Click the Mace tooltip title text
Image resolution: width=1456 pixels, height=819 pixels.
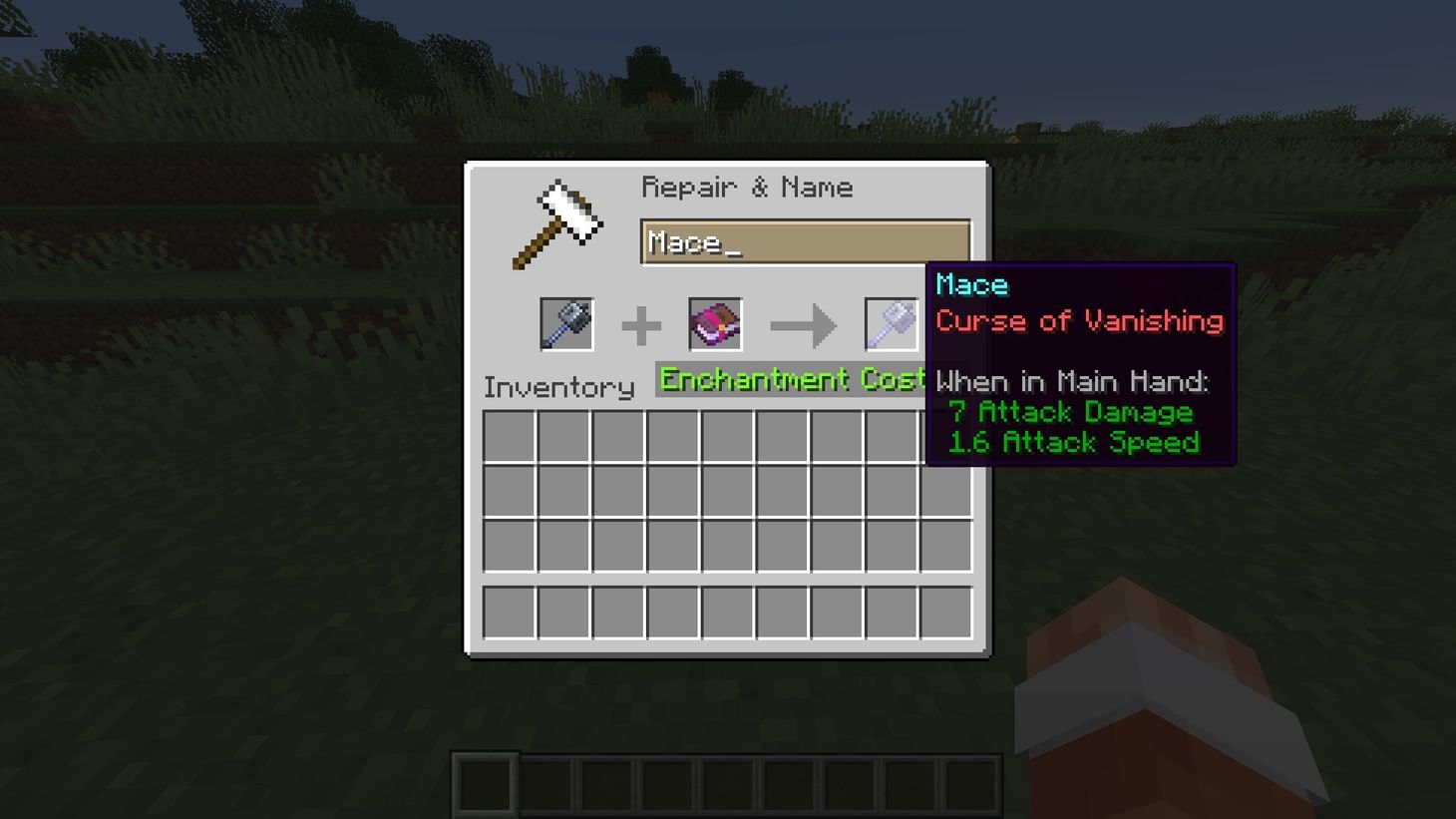[x=971, y=286]
